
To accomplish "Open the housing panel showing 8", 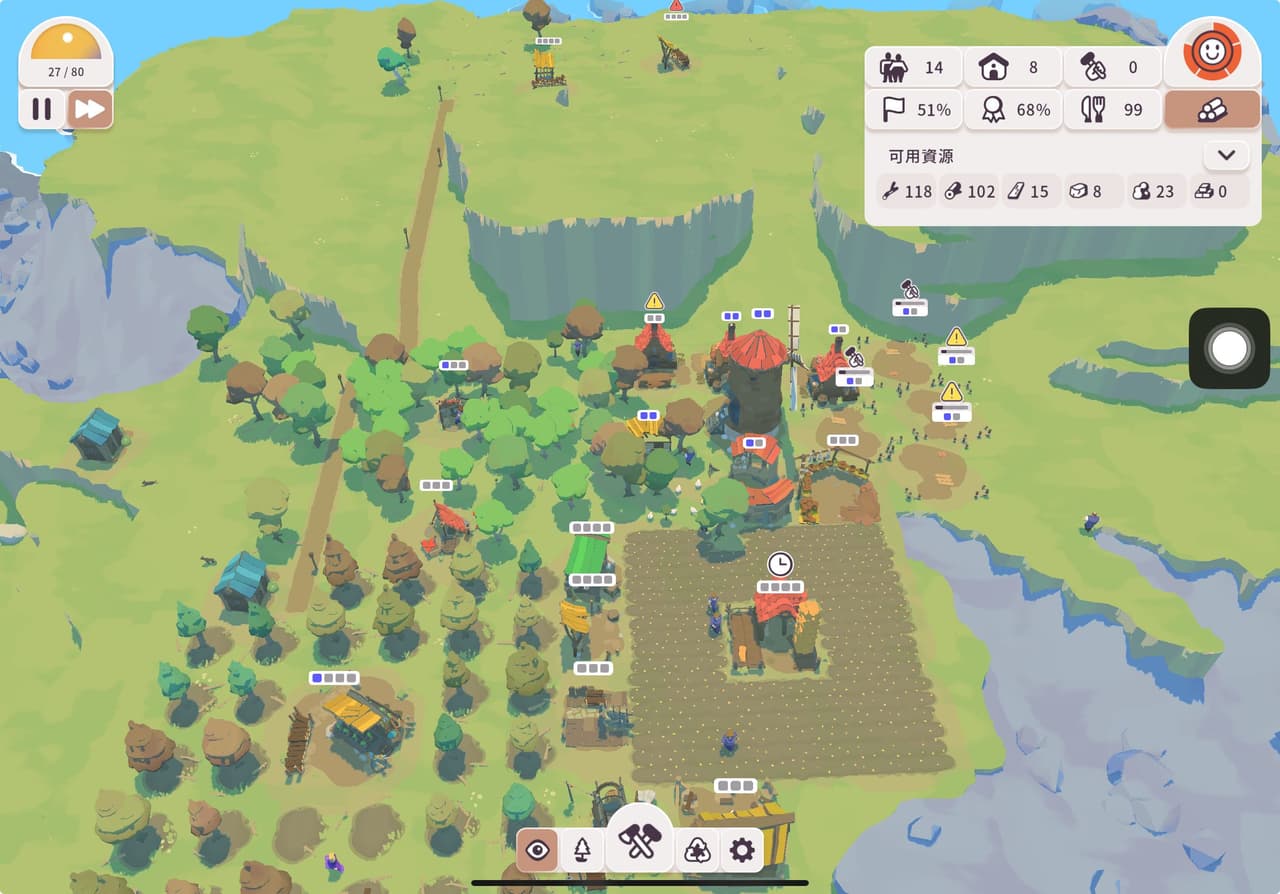I will pyautogui.click(x=1012, y=68).
